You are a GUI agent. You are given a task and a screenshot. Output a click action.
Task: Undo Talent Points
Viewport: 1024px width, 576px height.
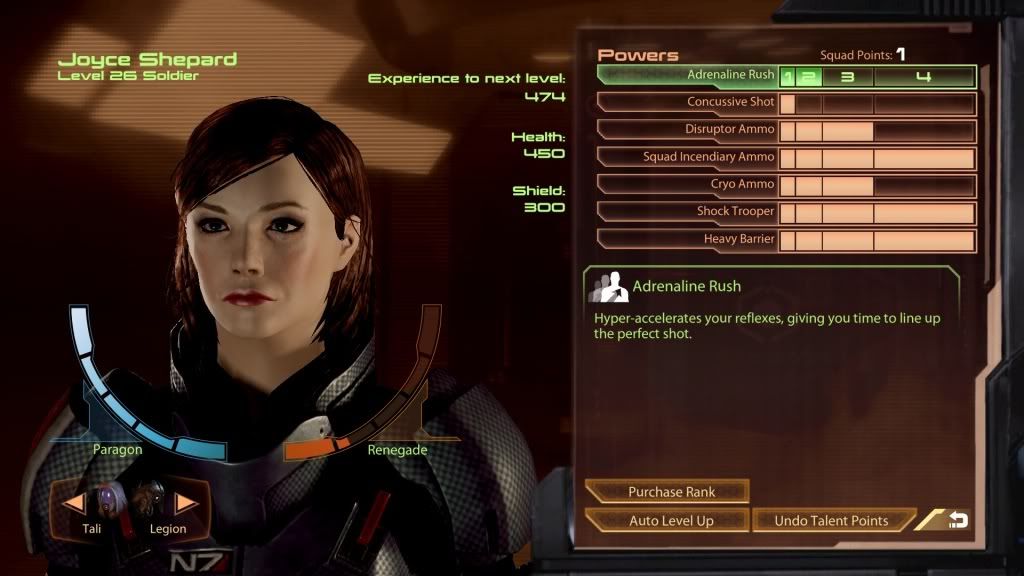point(832,520)
